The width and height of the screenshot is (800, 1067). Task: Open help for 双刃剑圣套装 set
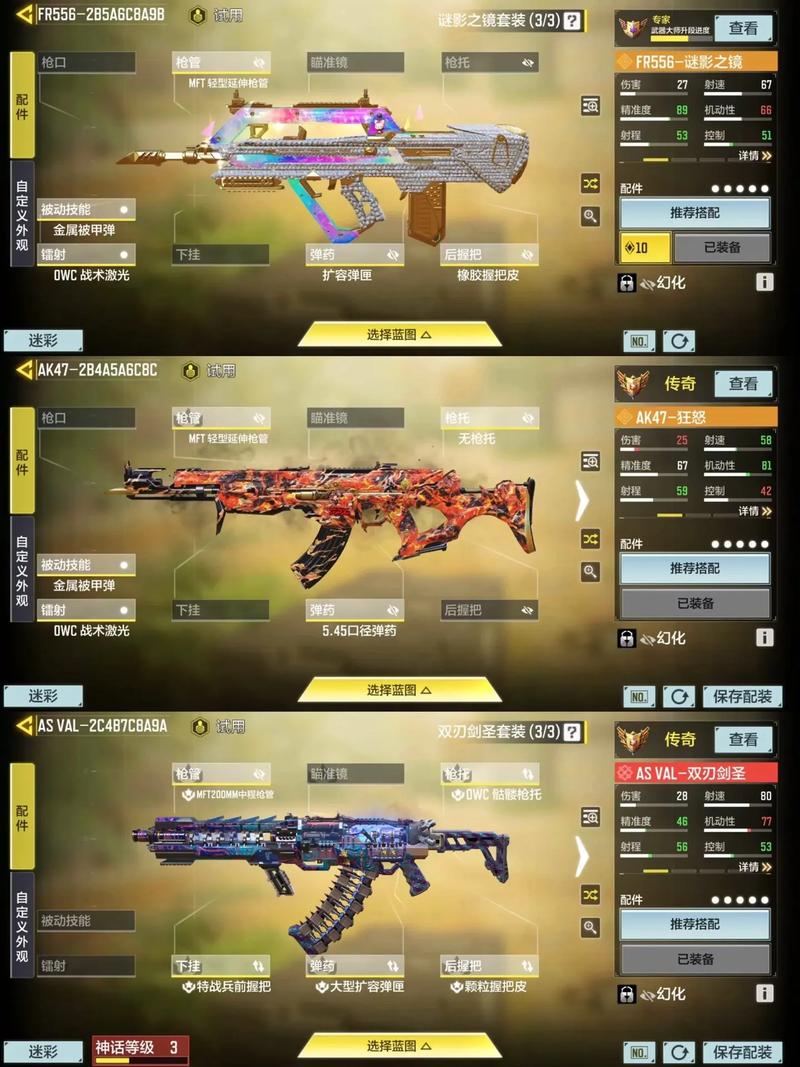coord(572,732)
